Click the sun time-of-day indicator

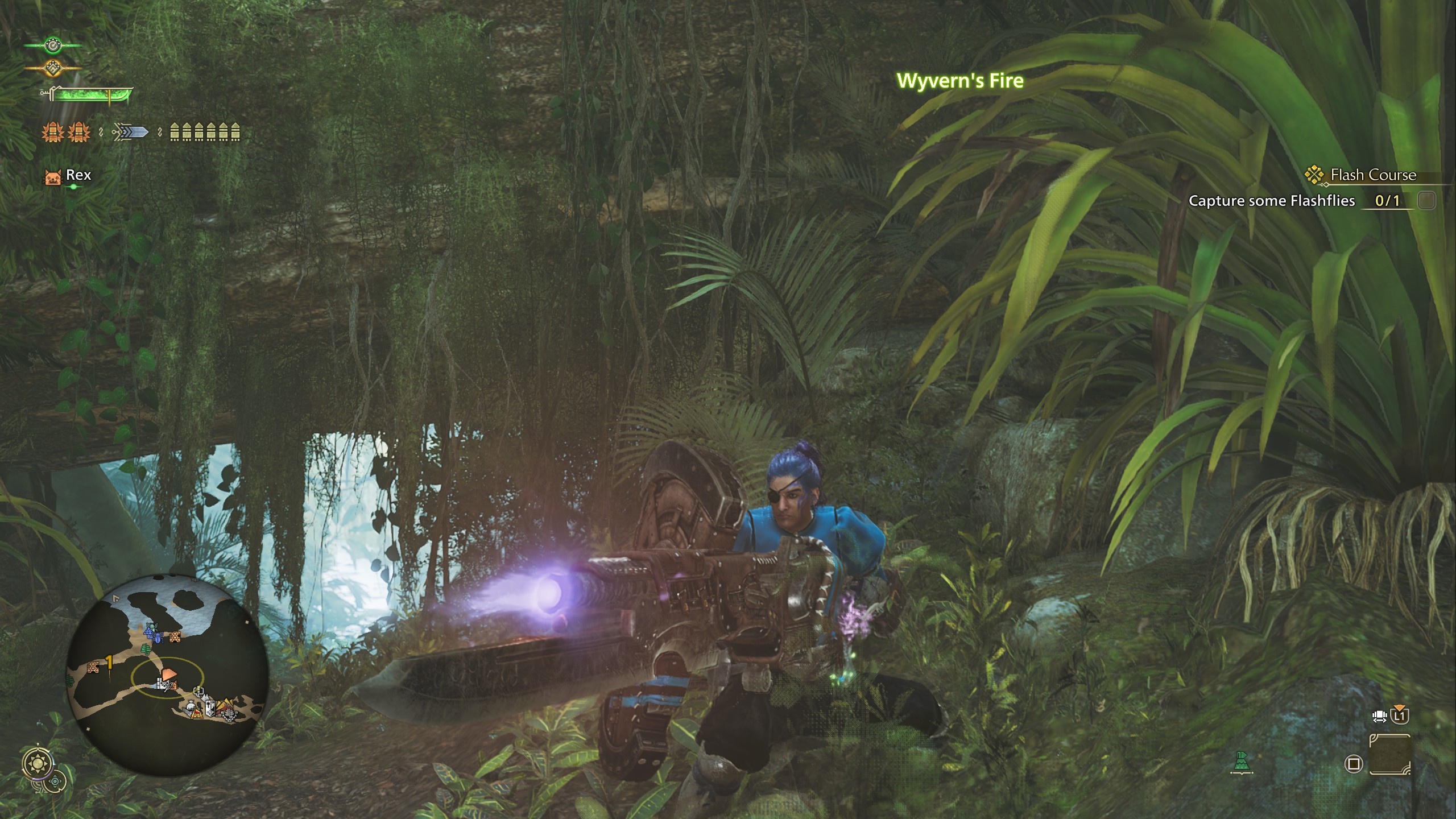click(38, 762)
